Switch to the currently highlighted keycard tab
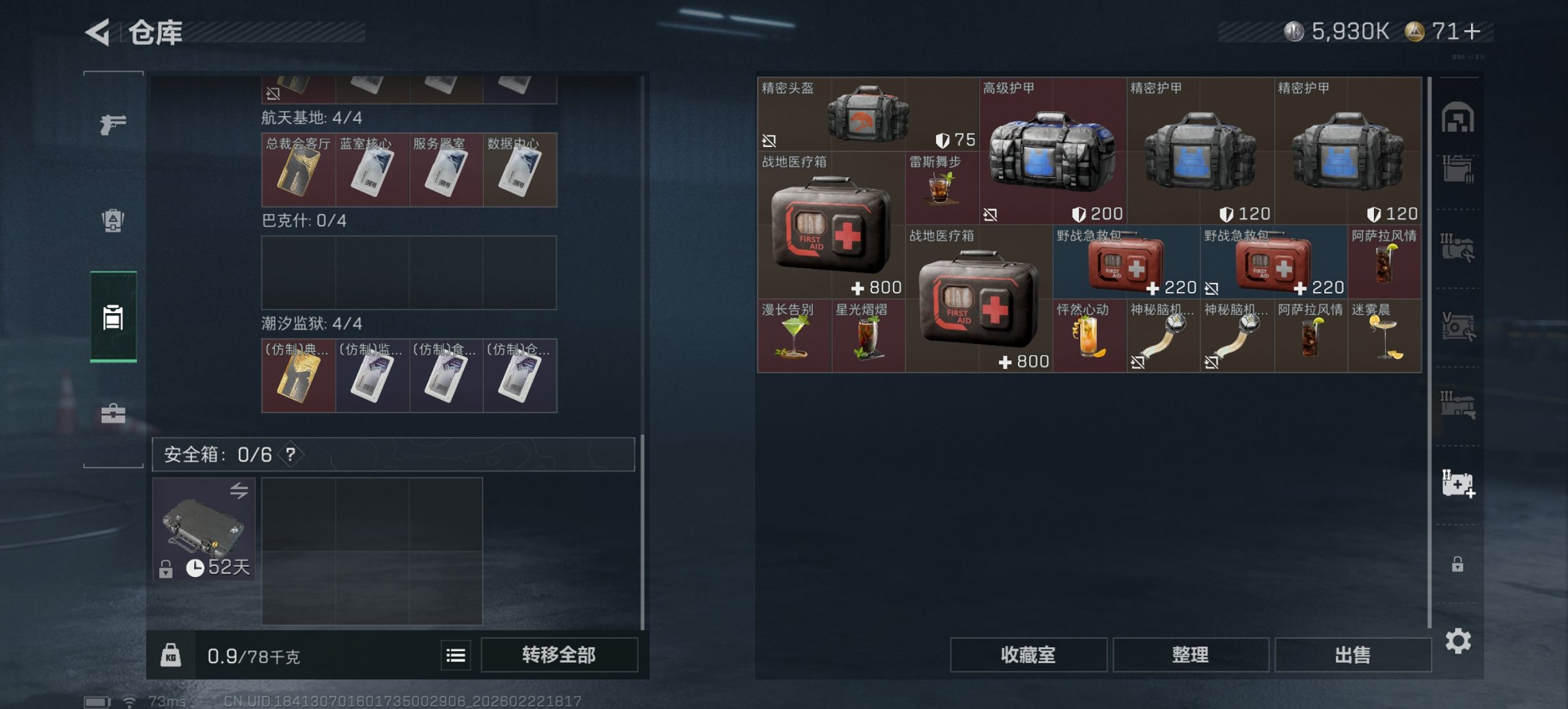The image size is (1568, 709). point(115,315)
